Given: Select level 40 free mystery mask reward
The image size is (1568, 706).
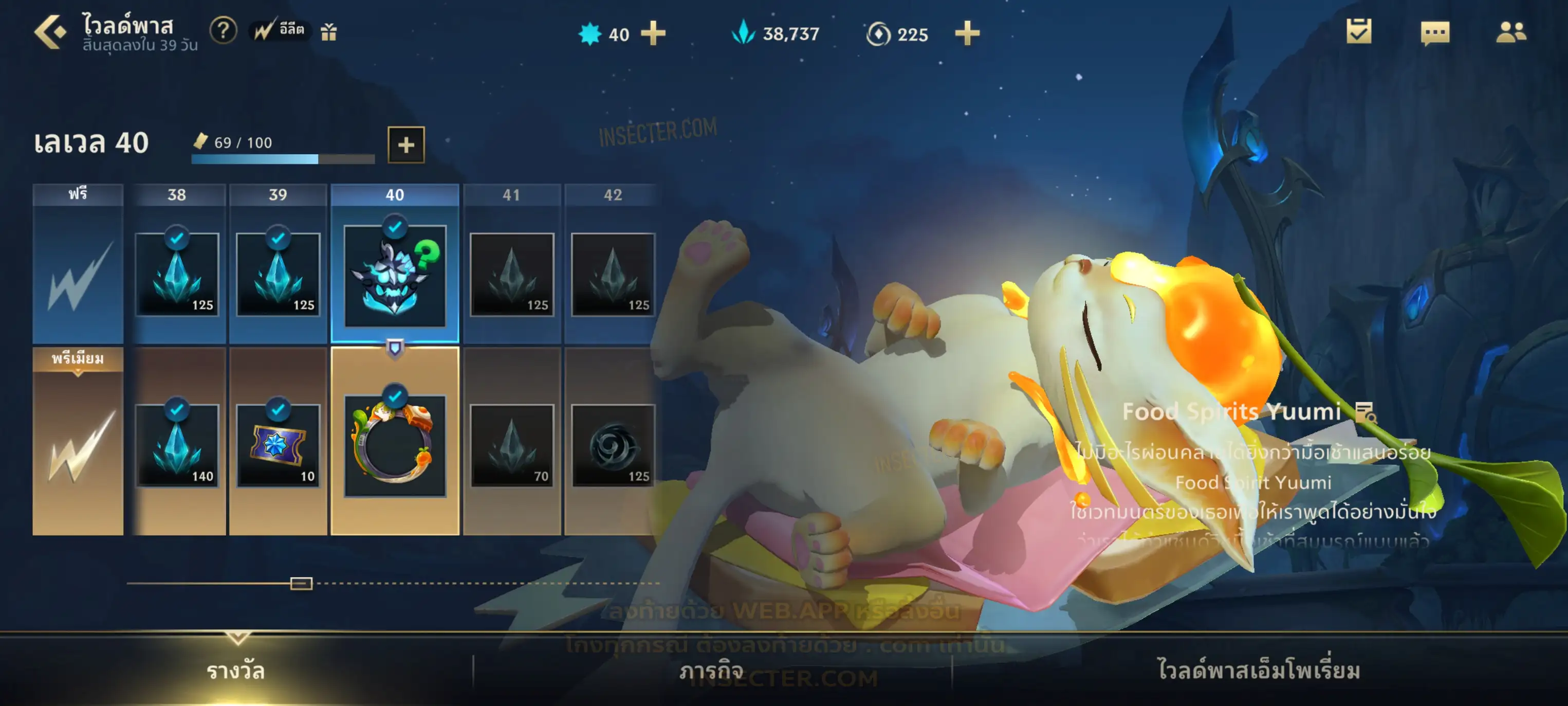Looking at the screenshot, I should (394, 276).
